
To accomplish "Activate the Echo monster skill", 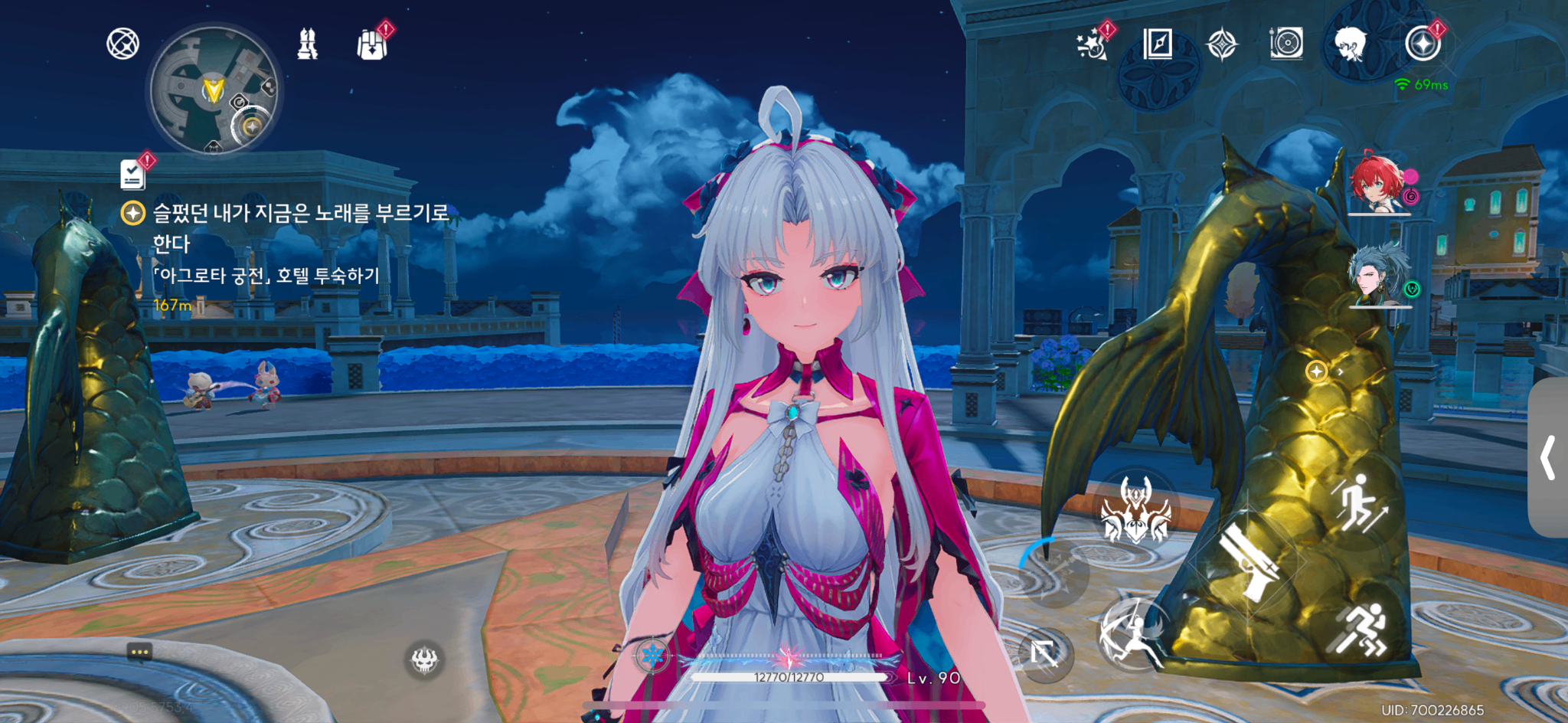I will [1135, 510].
